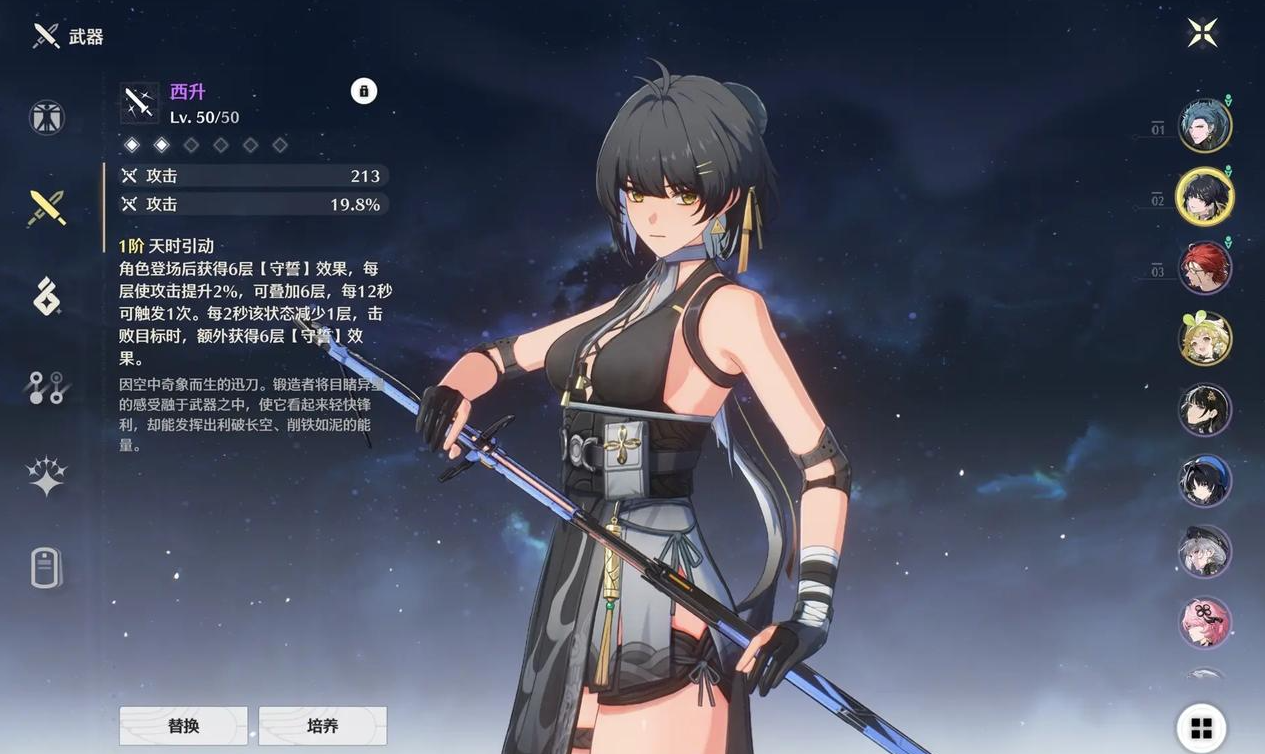Open the sparkle stars resonance chain tab
This screenshot has width=1265, height=754.
(47, 476)
